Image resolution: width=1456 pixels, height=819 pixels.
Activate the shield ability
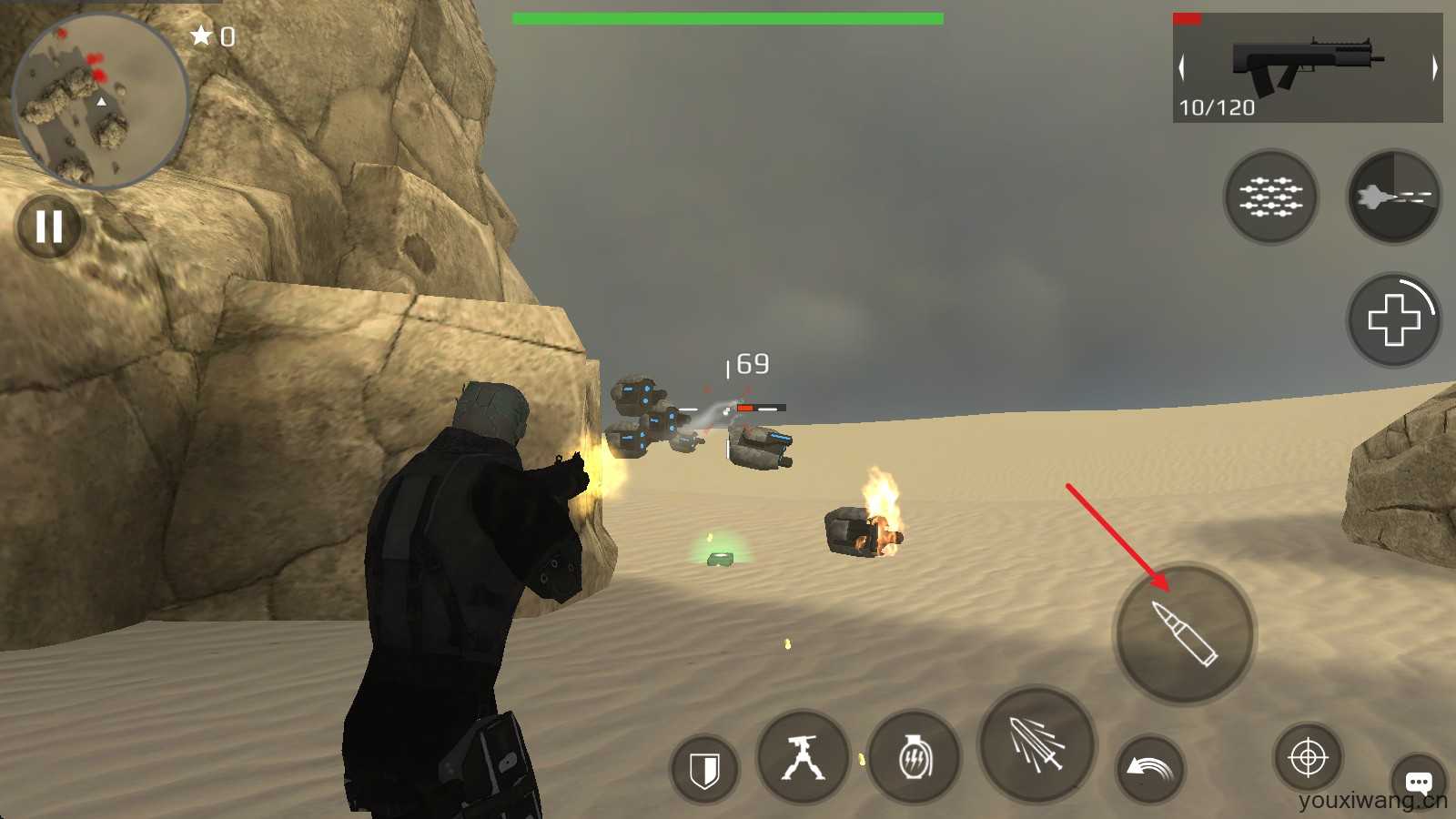point(704,770)
